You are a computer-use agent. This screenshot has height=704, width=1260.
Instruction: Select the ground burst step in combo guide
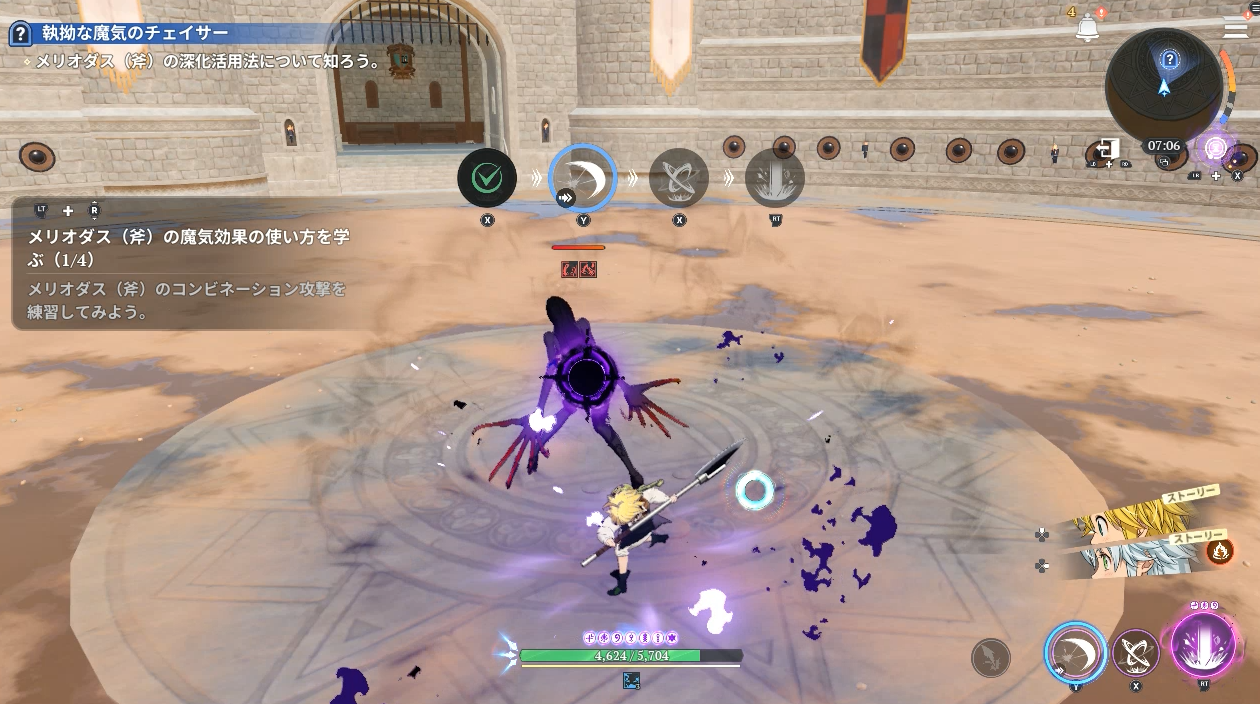(x=775, y=178)
